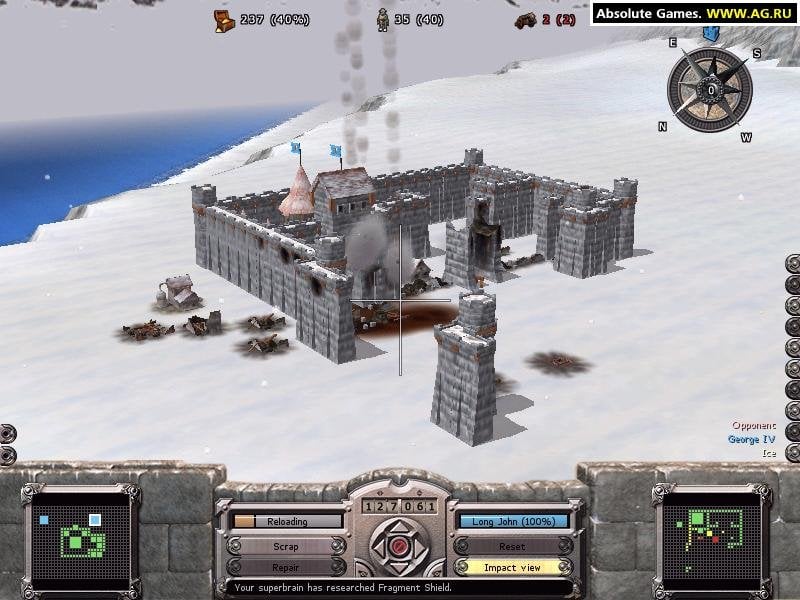Select the Reset button

pos(512,546)
